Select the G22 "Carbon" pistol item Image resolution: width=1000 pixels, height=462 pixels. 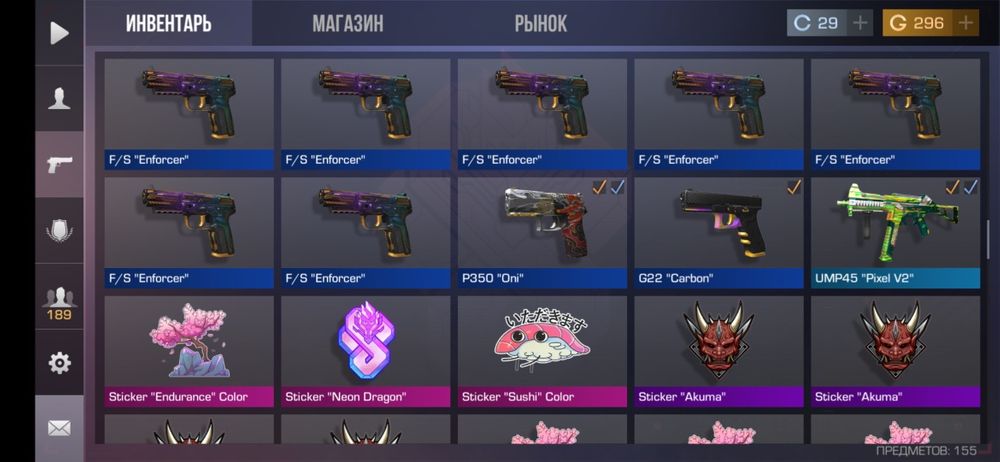point(719,232)
